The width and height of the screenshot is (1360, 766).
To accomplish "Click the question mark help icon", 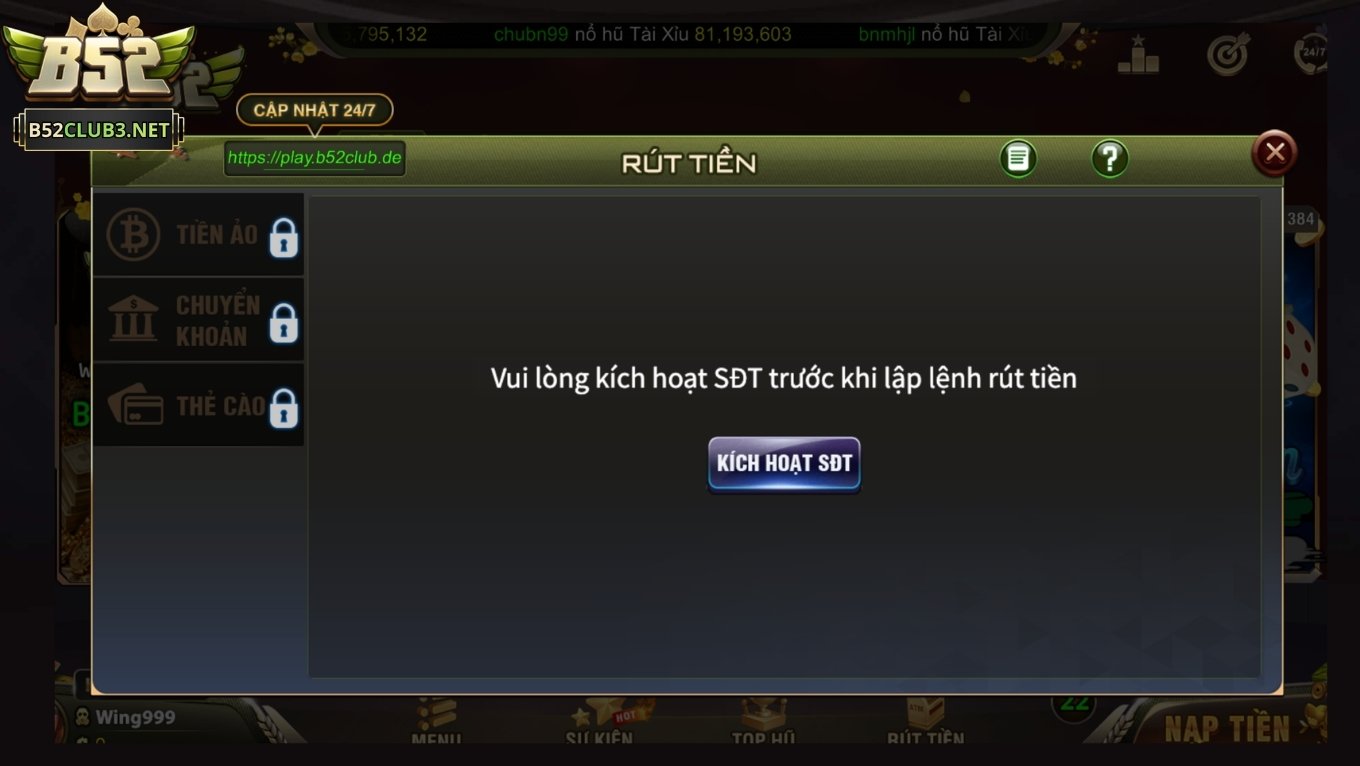I will click(x=1108, y=158).
